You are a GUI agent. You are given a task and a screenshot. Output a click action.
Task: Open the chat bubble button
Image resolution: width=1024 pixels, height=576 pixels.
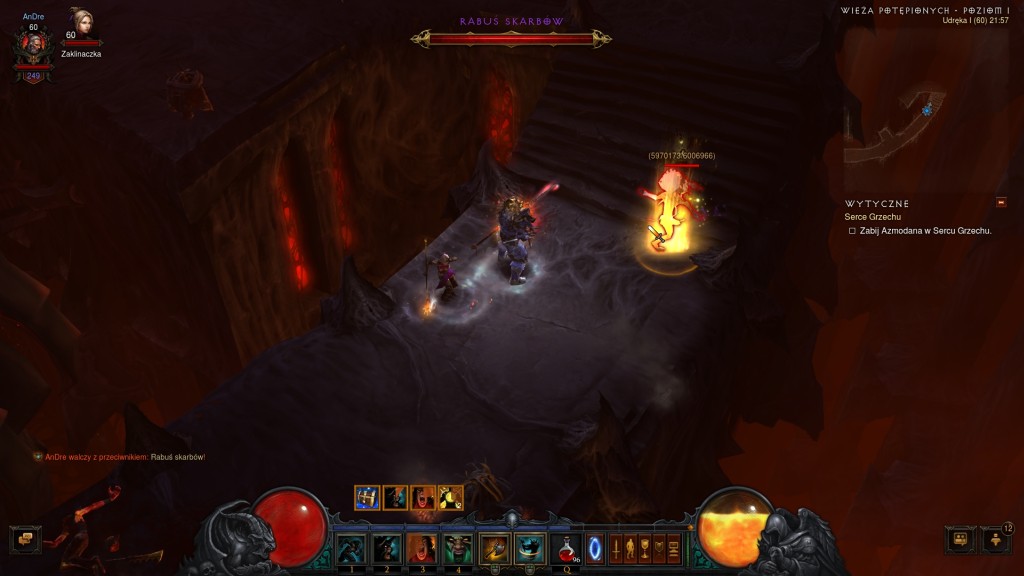[x=25, y=540]
